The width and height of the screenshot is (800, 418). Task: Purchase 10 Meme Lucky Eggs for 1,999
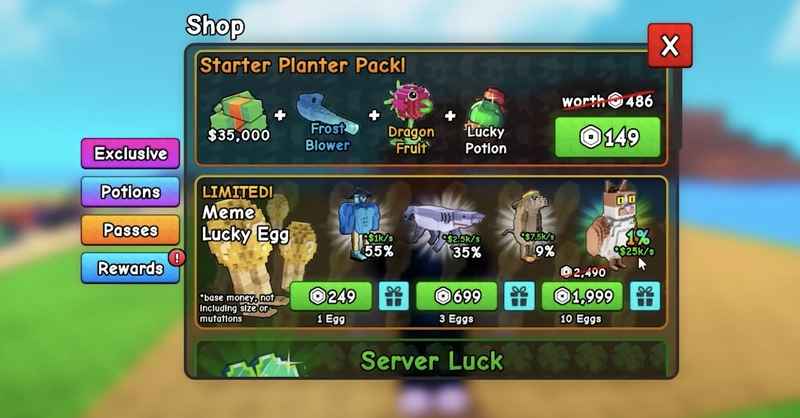(582, 297)
